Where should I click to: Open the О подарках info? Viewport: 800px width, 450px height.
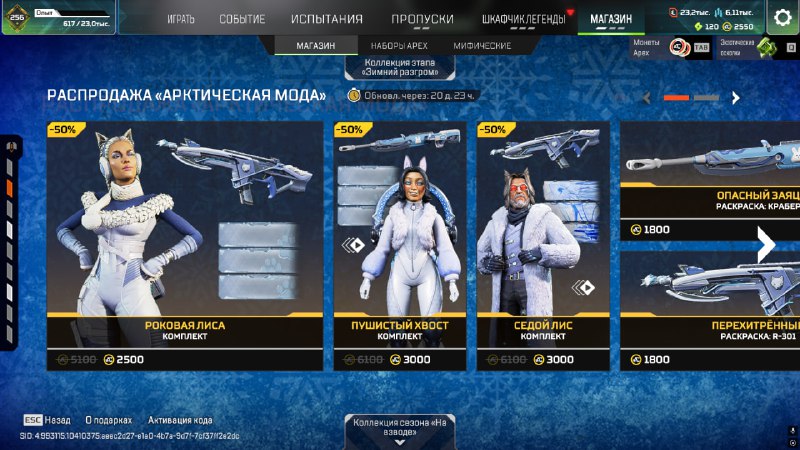(x=109, y=421)
